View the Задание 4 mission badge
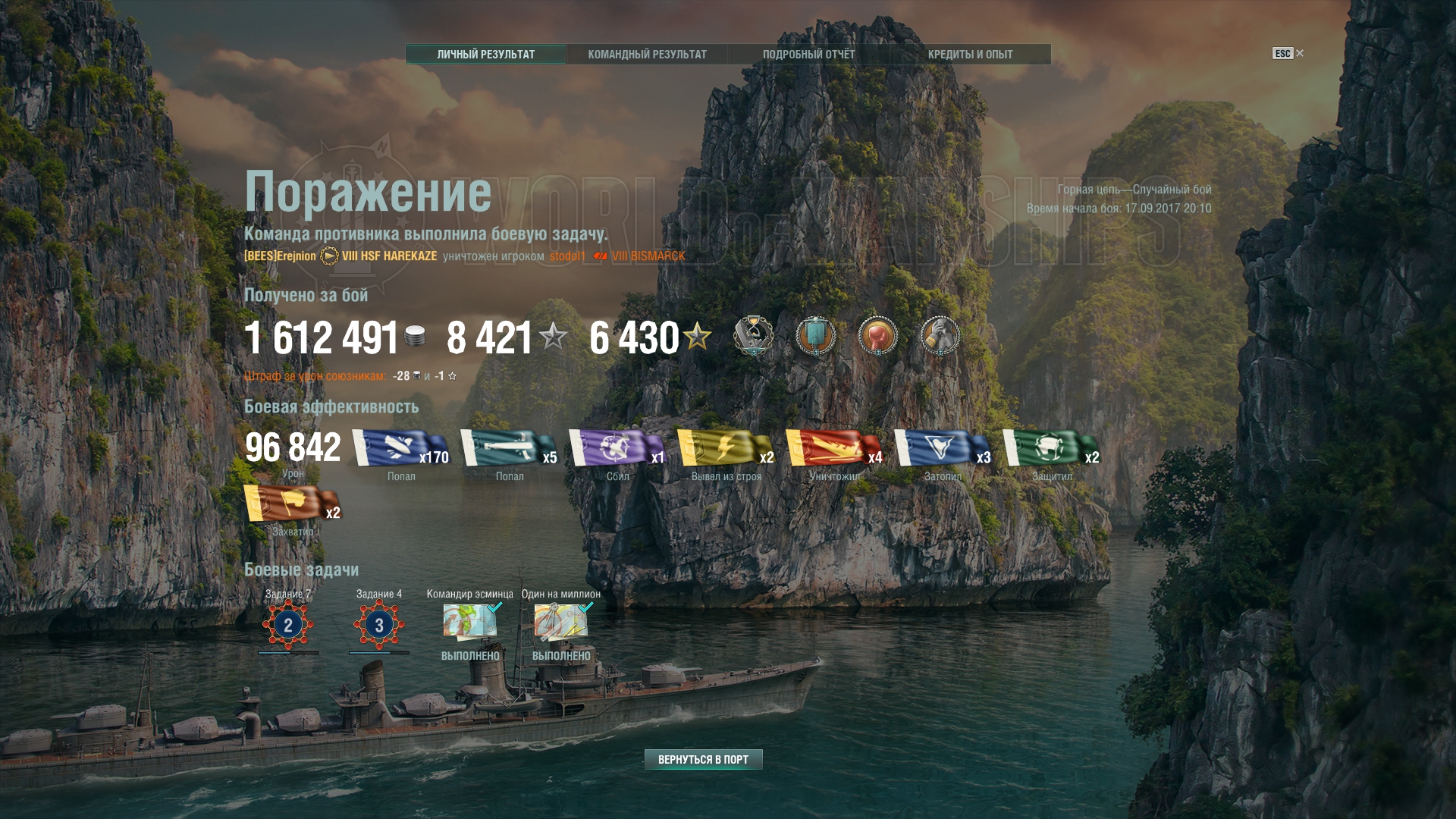The width and height of the screenshot is (1456, 819). click(x=379, y=625)
